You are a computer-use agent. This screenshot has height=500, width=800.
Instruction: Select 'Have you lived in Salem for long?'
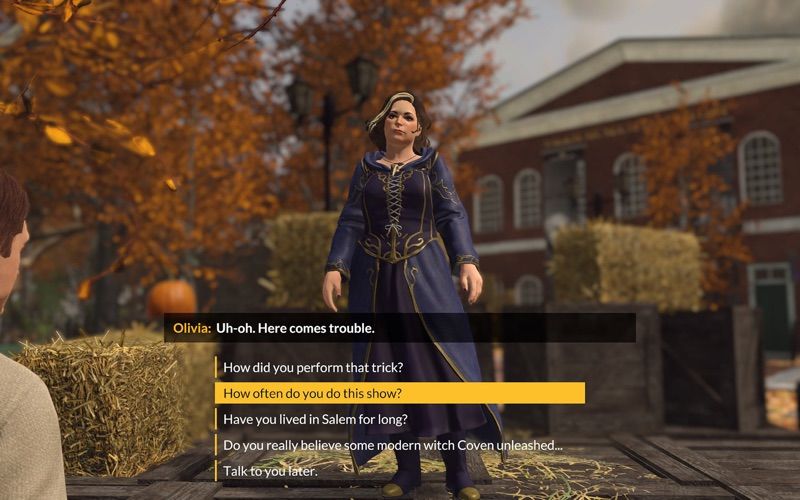coord(315,419)
